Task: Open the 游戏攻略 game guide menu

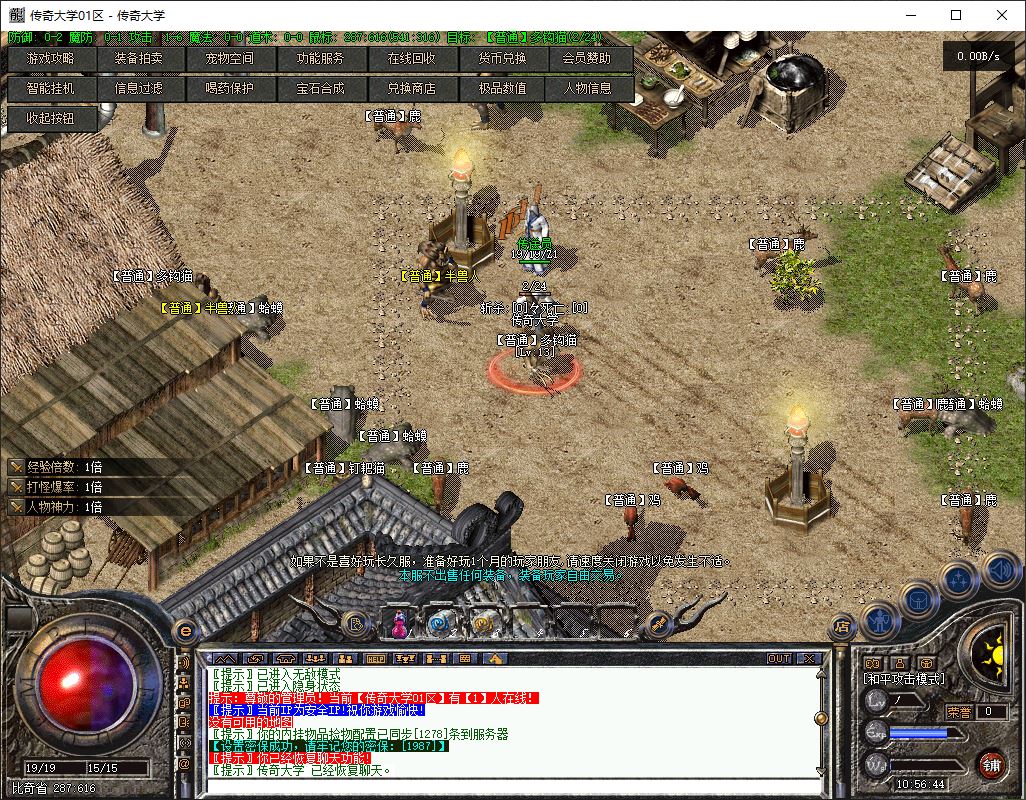Action: (x=50, y=59)
